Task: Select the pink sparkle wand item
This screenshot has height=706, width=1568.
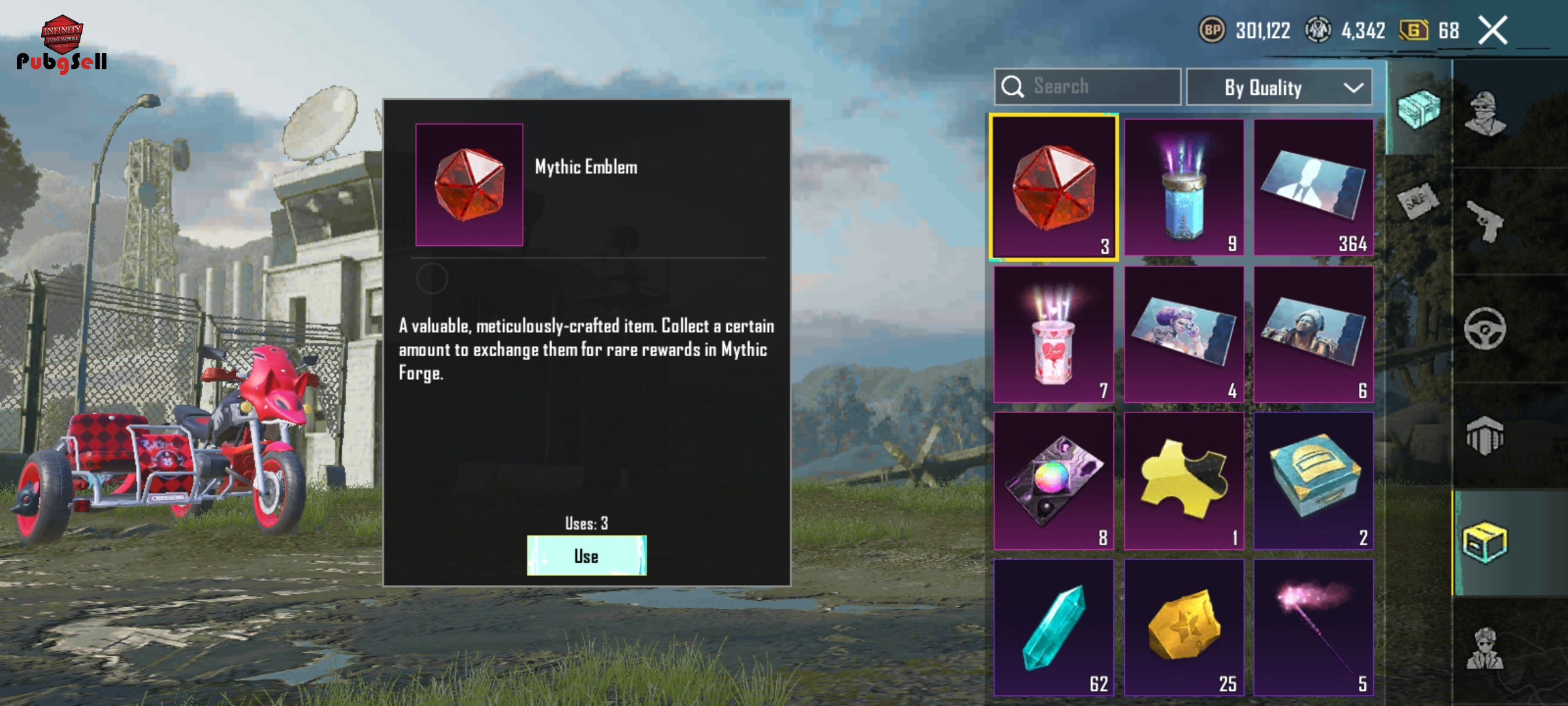Action: coord(1313,628)
